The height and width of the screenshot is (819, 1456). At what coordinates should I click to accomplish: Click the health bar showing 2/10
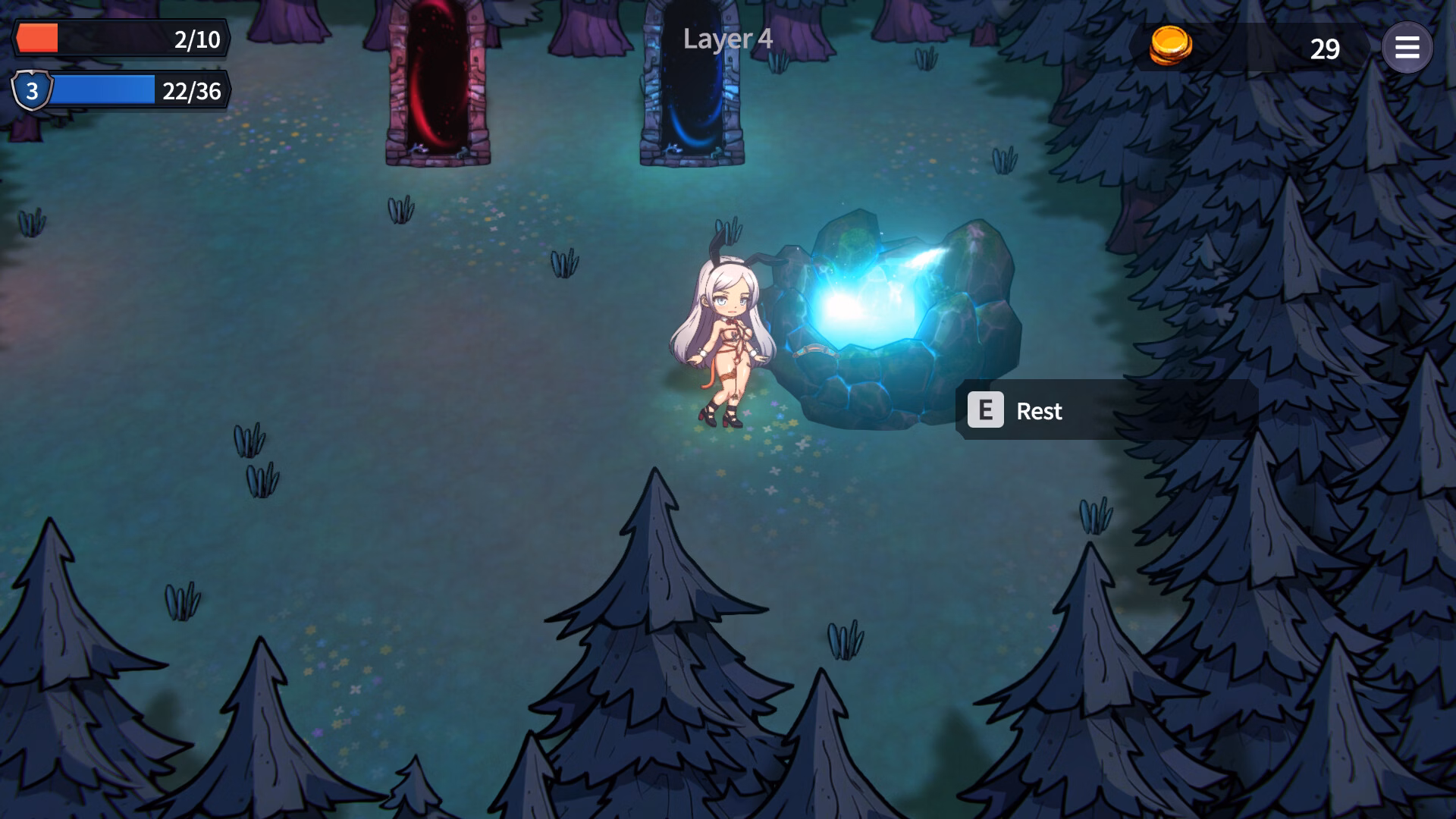[x=121, y=39]
